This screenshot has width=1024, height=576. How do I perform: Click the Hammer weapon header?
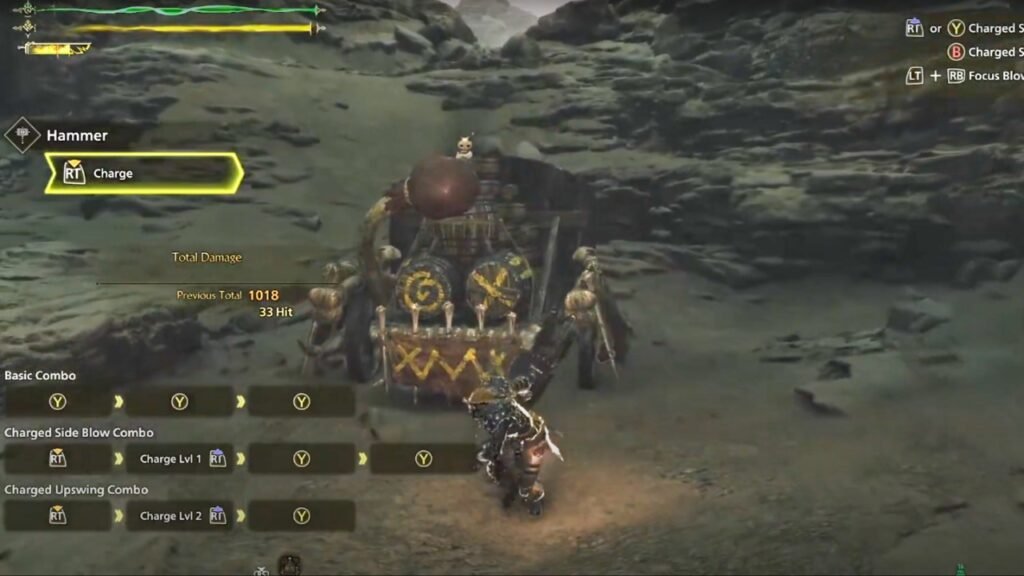[x=76, y=135]
